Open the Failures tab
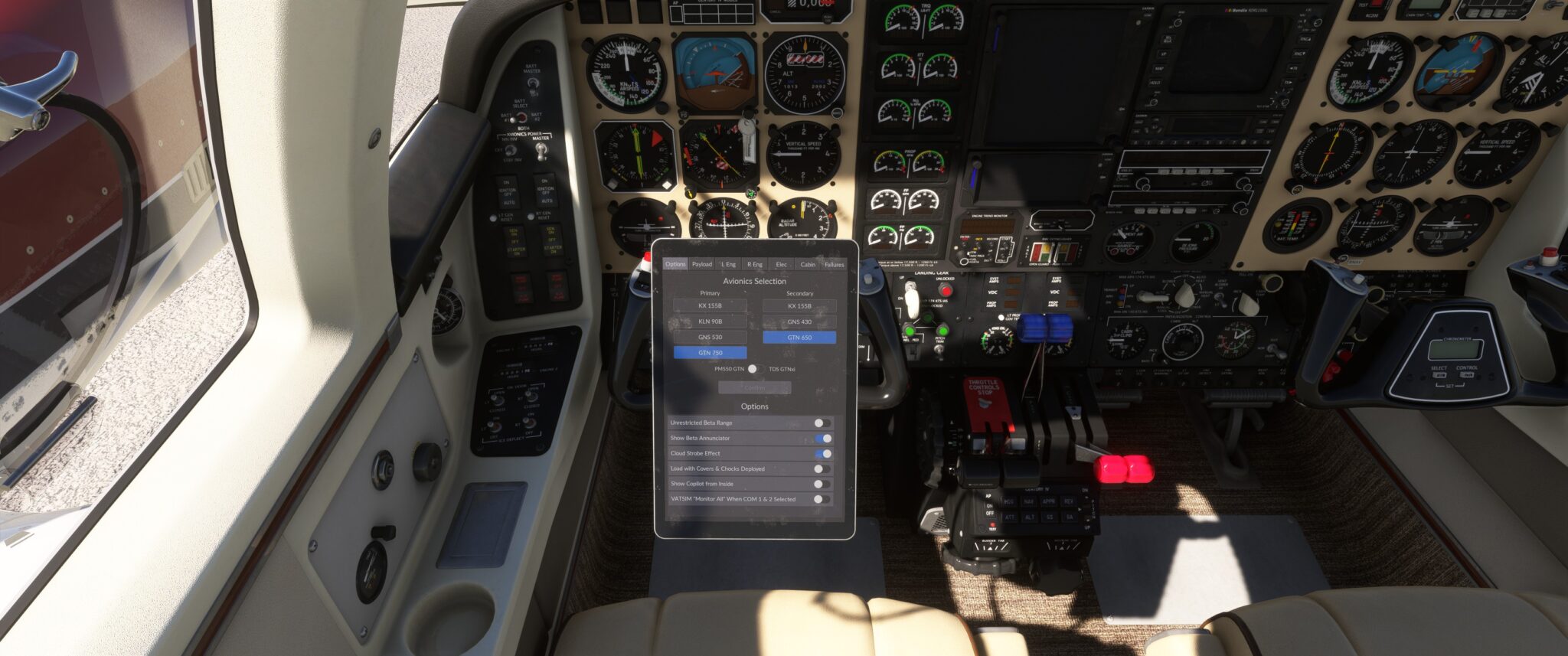 point(834,264)
